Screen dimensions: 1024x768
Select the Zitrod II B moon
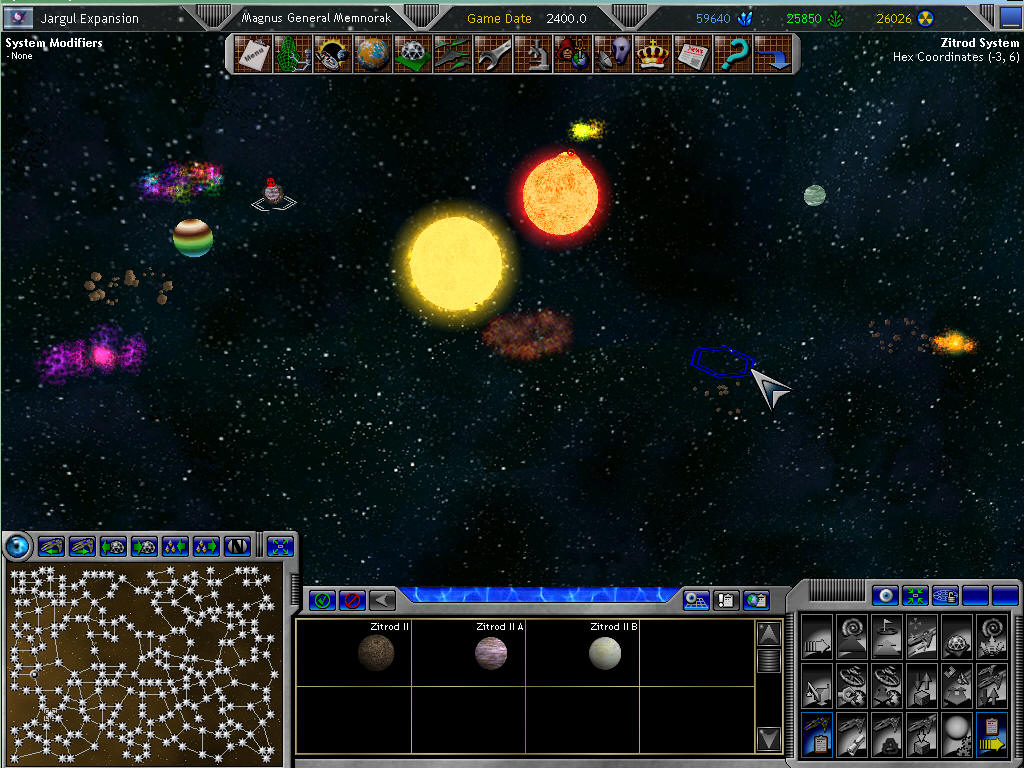point(605,653)
